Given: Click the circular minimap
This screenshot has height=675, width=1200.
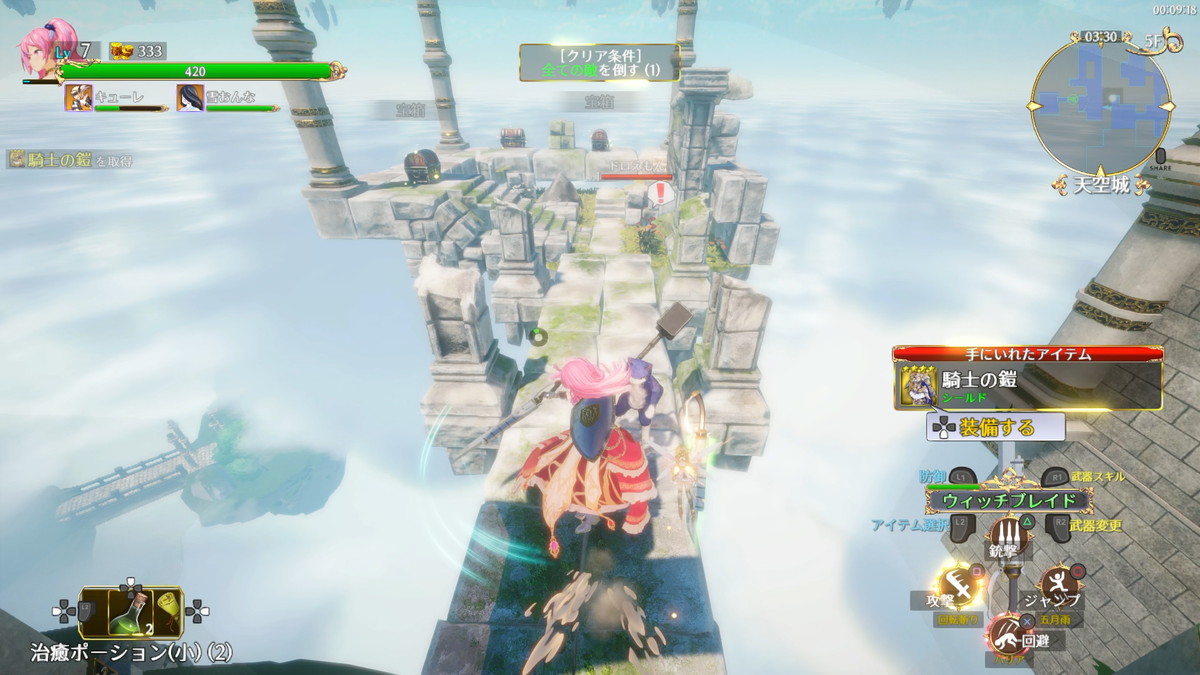Looking at the screenshot, I should tap(1100, 105).
